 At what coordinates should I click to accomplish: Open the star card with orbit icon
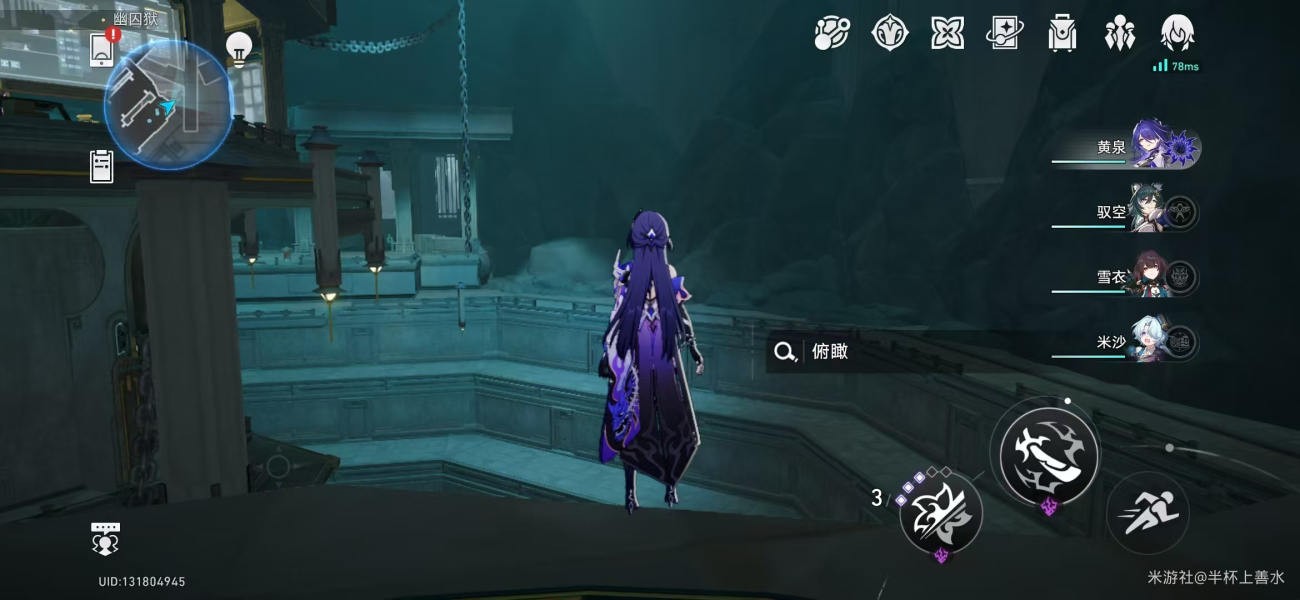(x=1004, y=33)
